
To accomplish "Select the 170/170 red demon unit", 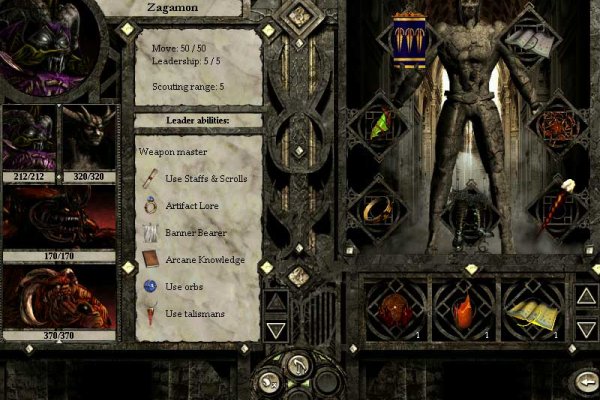I will [59, 218].
